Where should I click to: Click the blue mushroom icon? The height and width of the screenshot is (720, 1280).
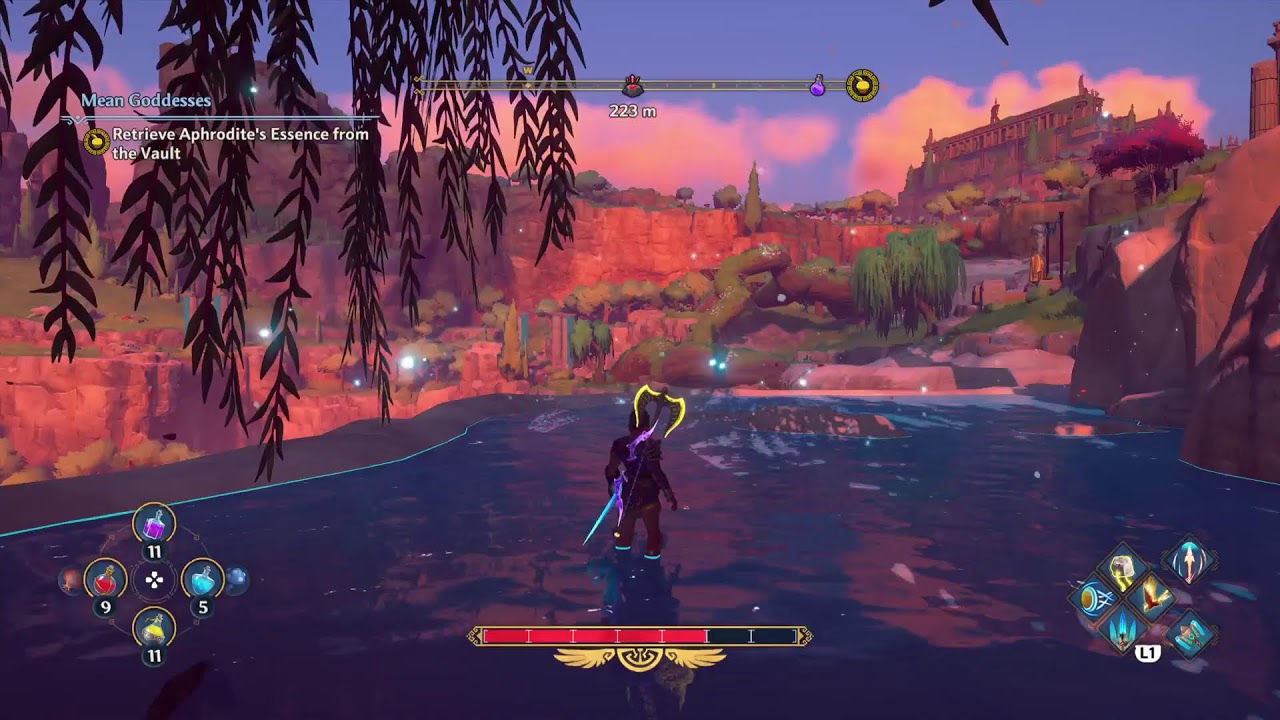coord(236,579)
